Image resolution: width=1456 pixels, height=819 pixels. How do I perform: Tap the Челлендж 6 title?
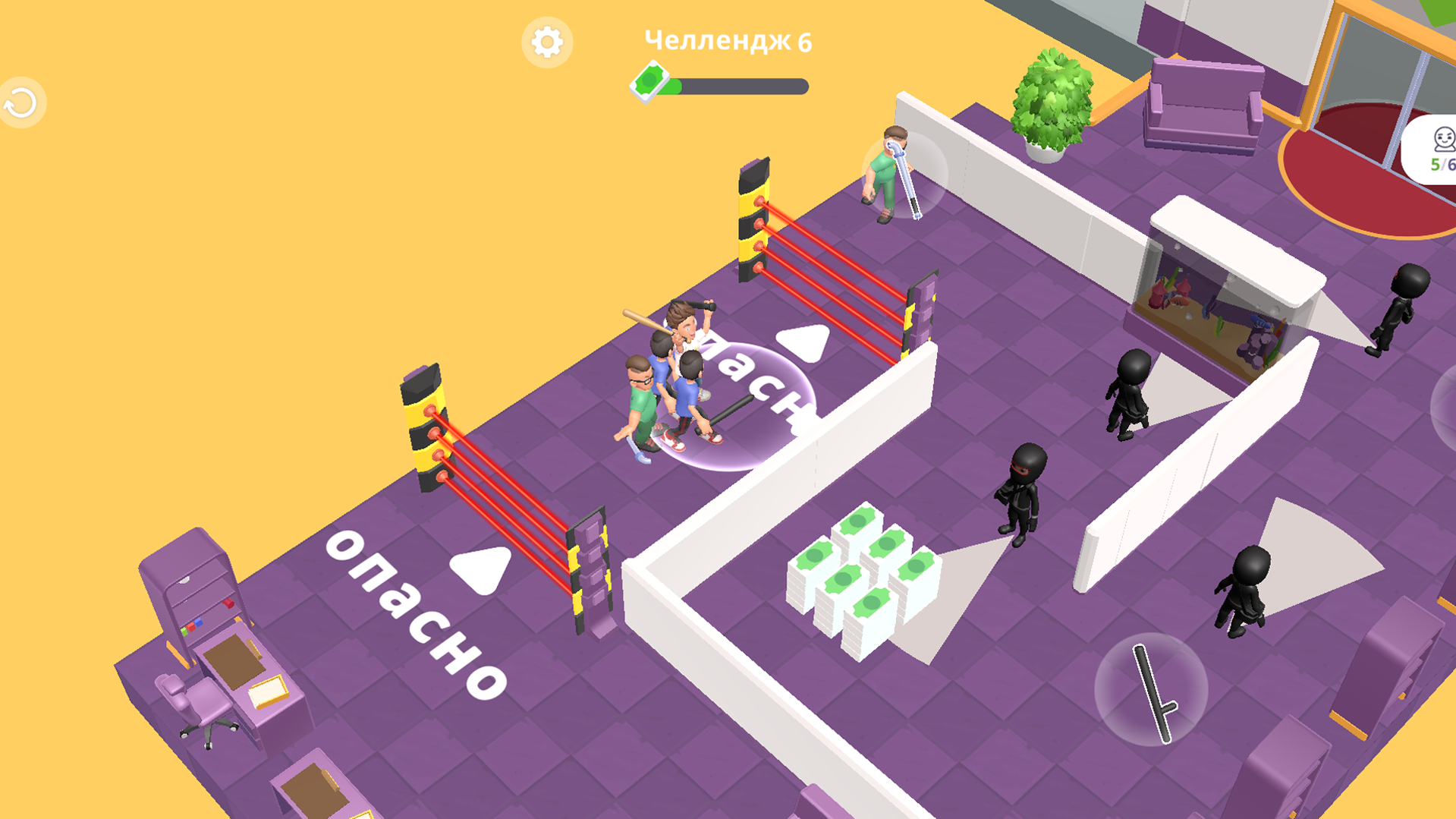pos(726,40)
